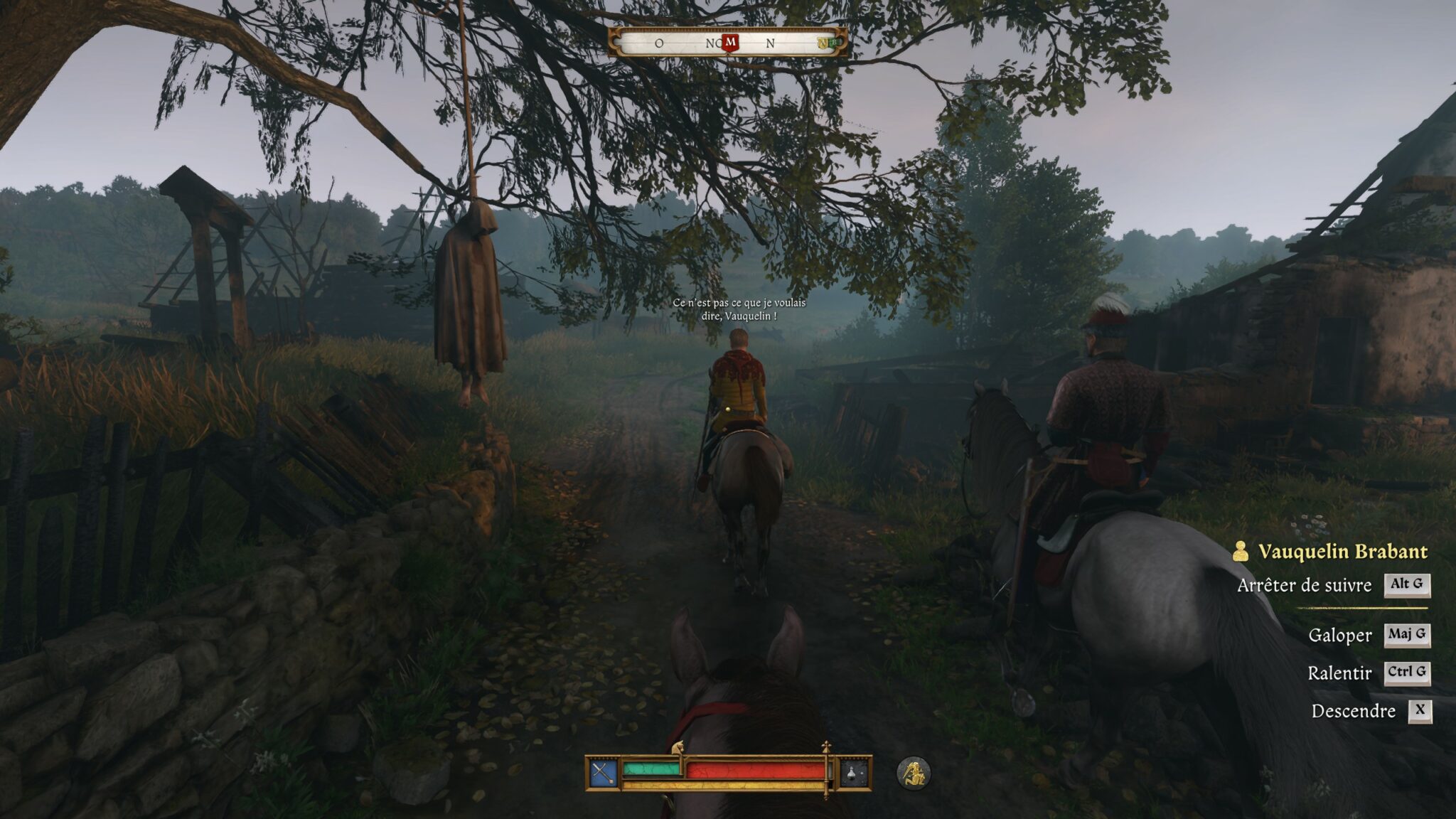
Task: Open the potion flask slot
Action: point(853,773)
